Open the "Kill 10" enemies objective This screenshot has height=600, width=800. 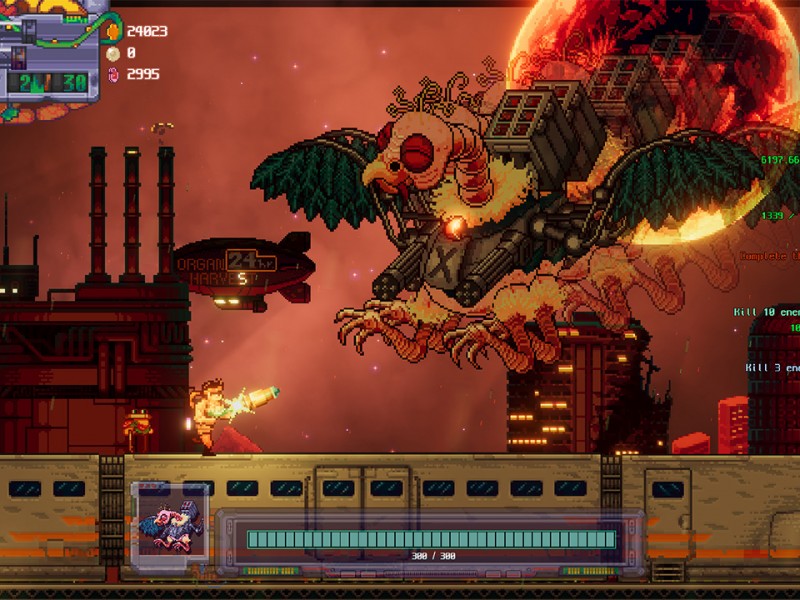[769, 312]
